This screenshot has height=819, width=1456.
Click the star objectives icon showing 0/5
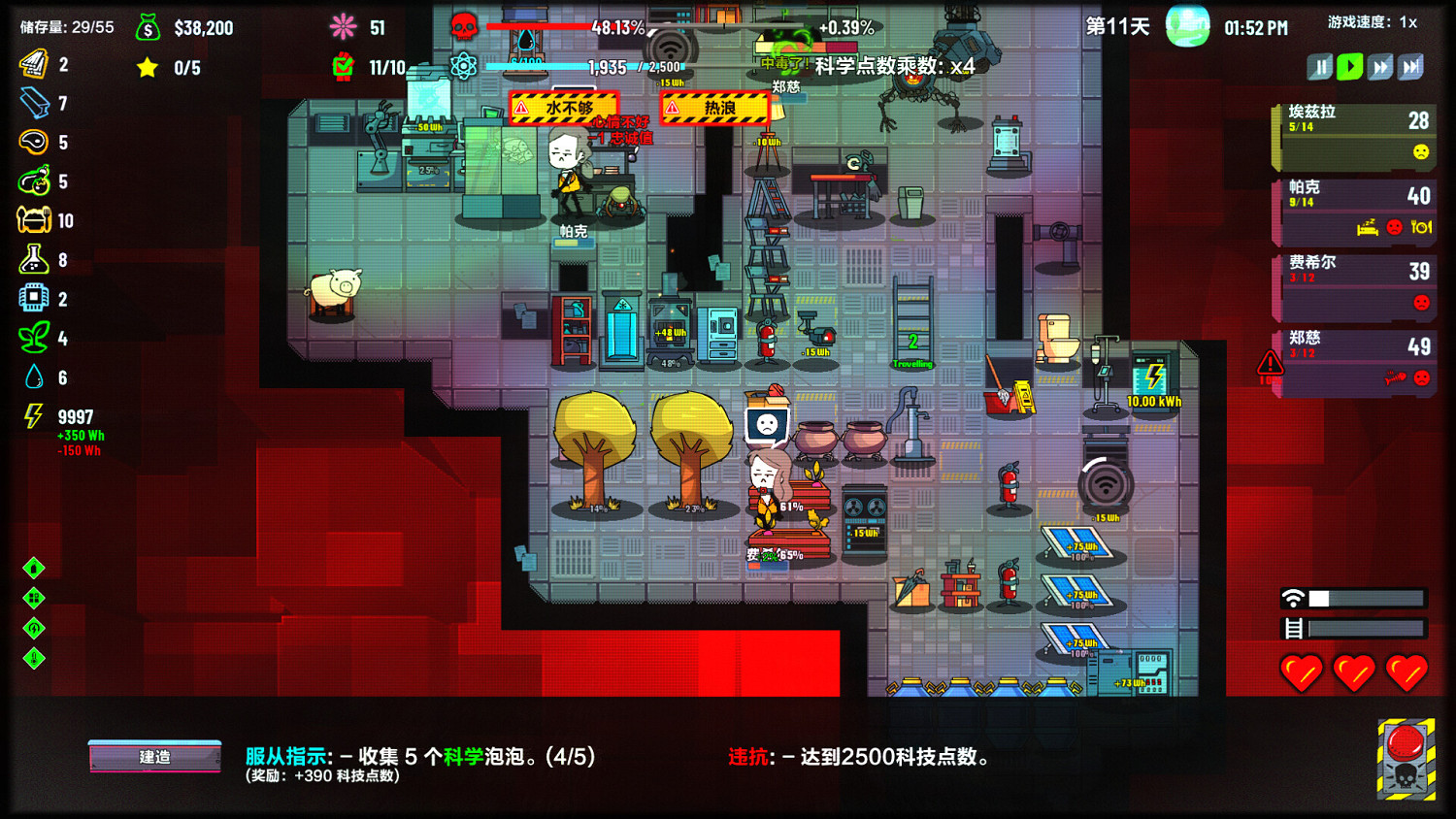147,68
